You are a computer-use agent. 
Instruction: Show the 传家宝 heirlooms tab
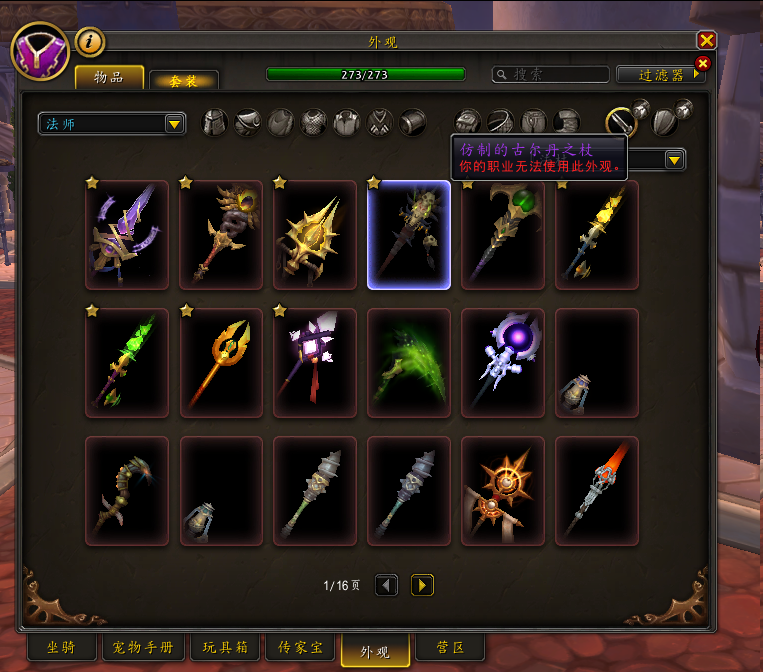point(301,647)
